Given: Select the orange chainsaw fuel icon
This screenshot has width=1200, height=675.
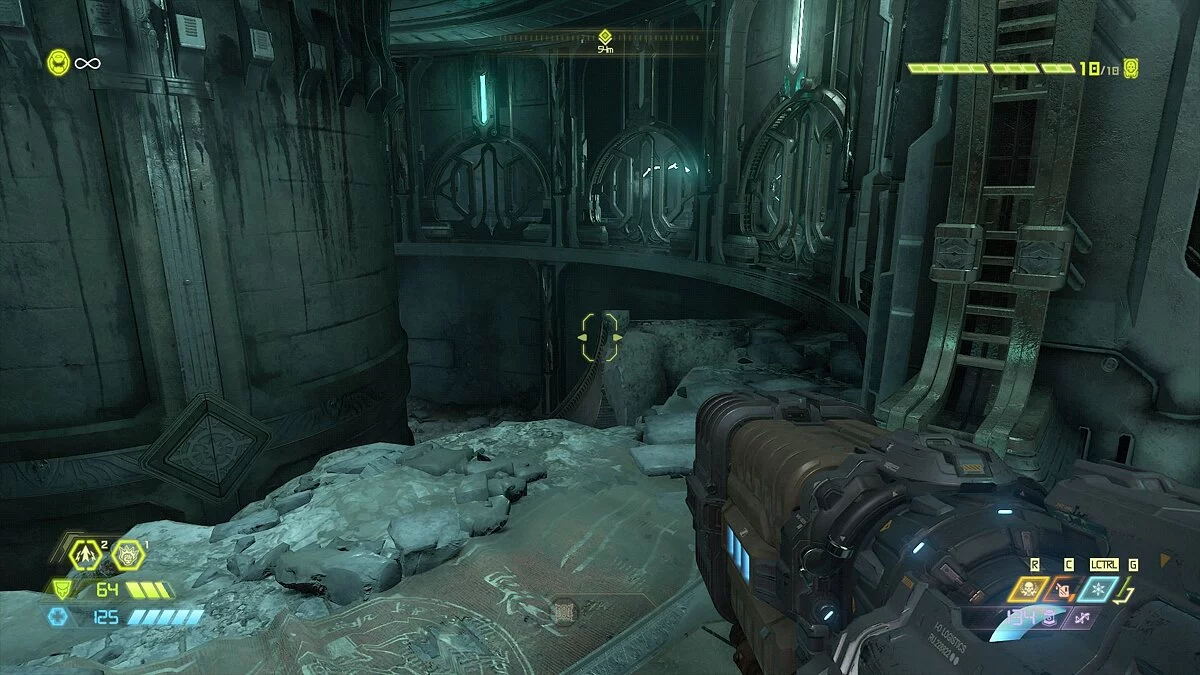Looking at the screenshot, I should (1063, 590).
